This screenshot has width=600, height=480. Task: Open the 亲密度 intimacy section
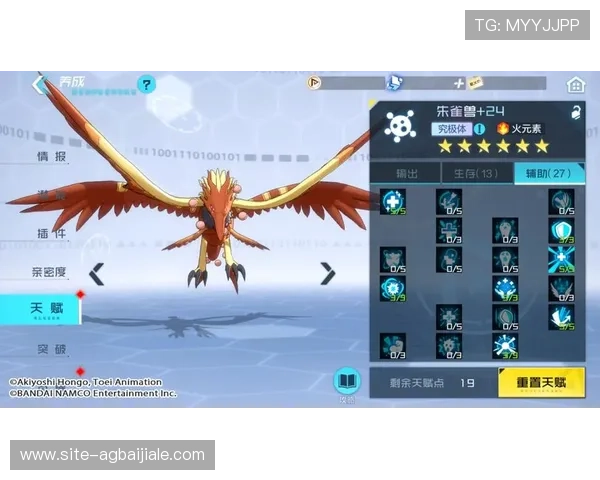[49, 271]
